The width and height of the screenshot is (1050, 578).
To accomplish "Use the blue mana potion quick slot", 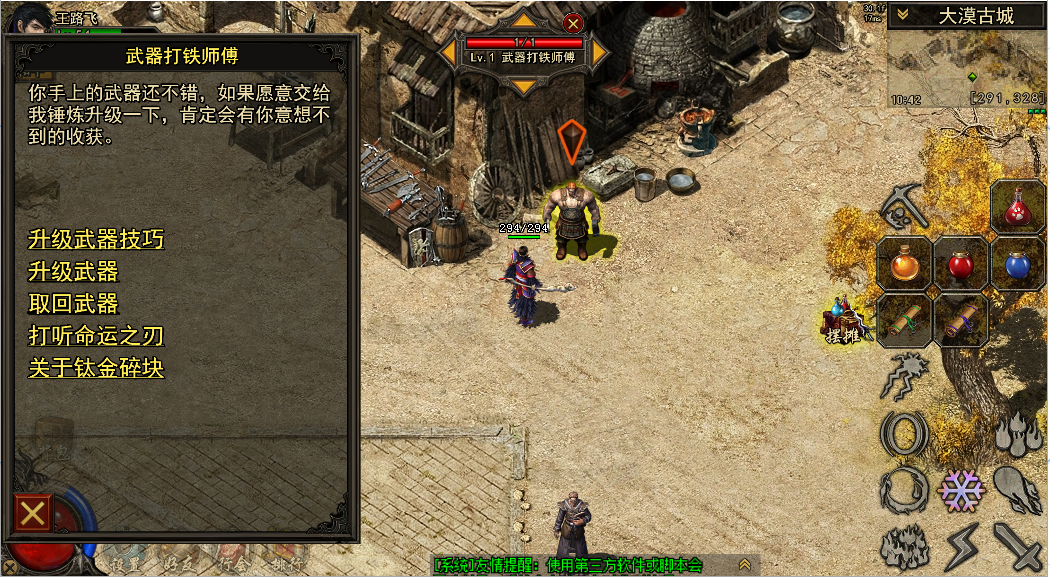I will click(x=1018, y=265).
